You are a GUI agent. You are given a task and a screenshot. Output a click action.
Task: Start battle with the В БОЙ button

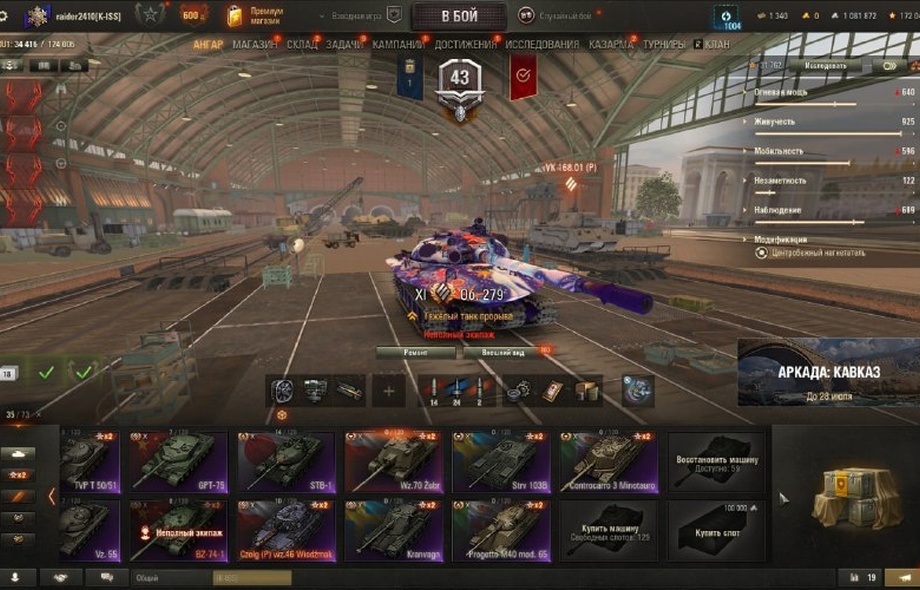pyautogui.click(x=459, y=16)
